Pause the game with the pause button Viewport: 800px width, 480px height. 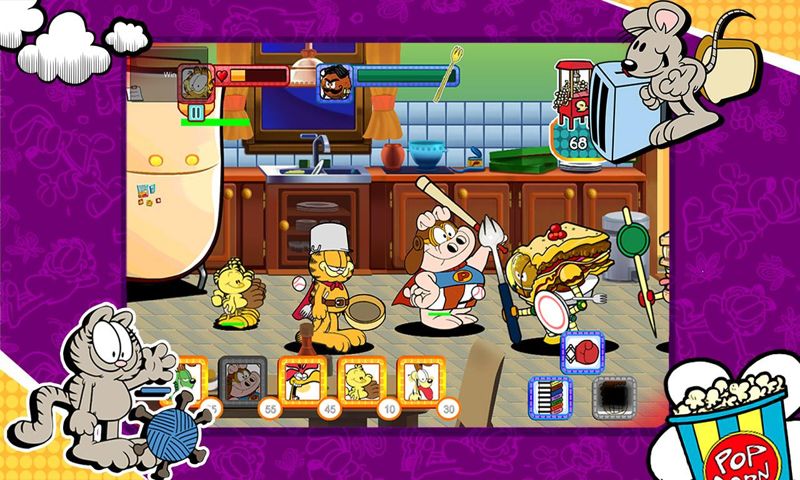tap(196, 112)
